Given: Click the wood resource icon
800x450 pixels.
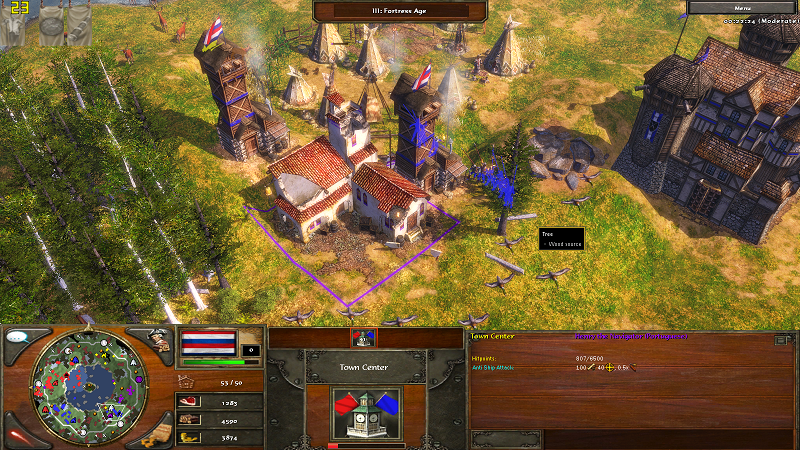Looking at the screenshot, I should pyautogui.click(x=186, y=420).
